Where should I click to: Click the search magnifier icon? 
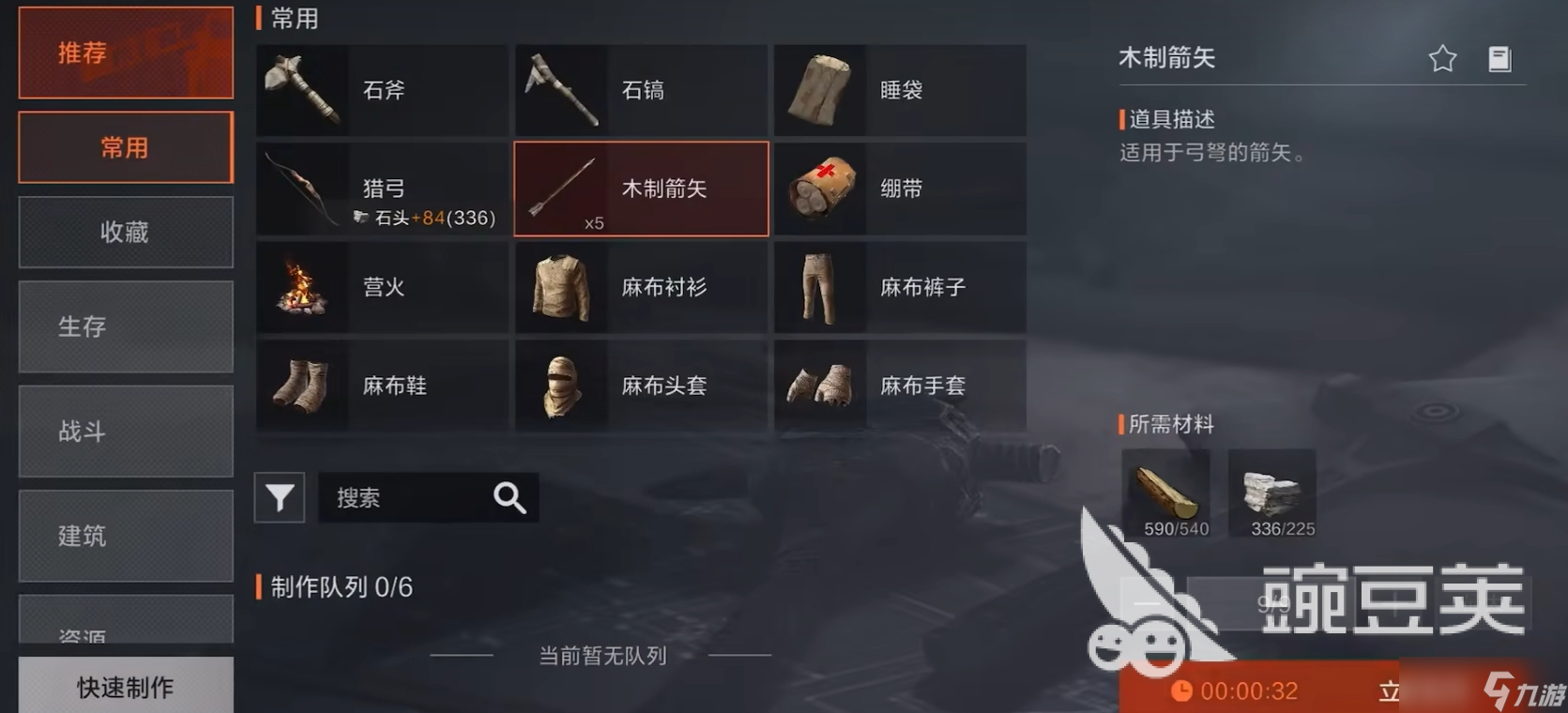pyautogui.click(x=510, y=497)
